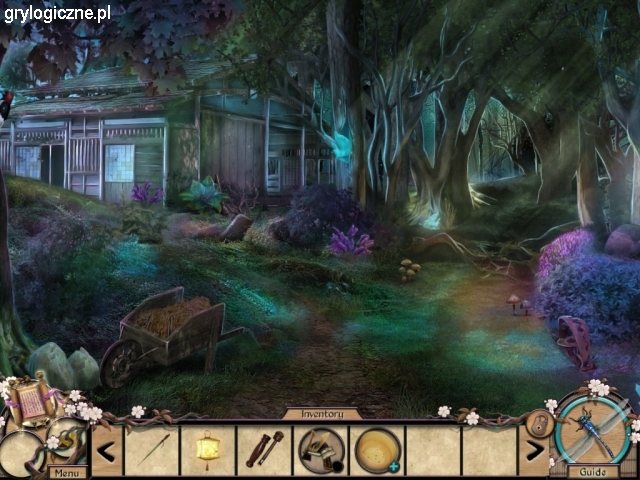The width and height of the screenshot is (640, 480).
Task: Pick the wooden pestle tool from inventory
Action: [264, 449]
